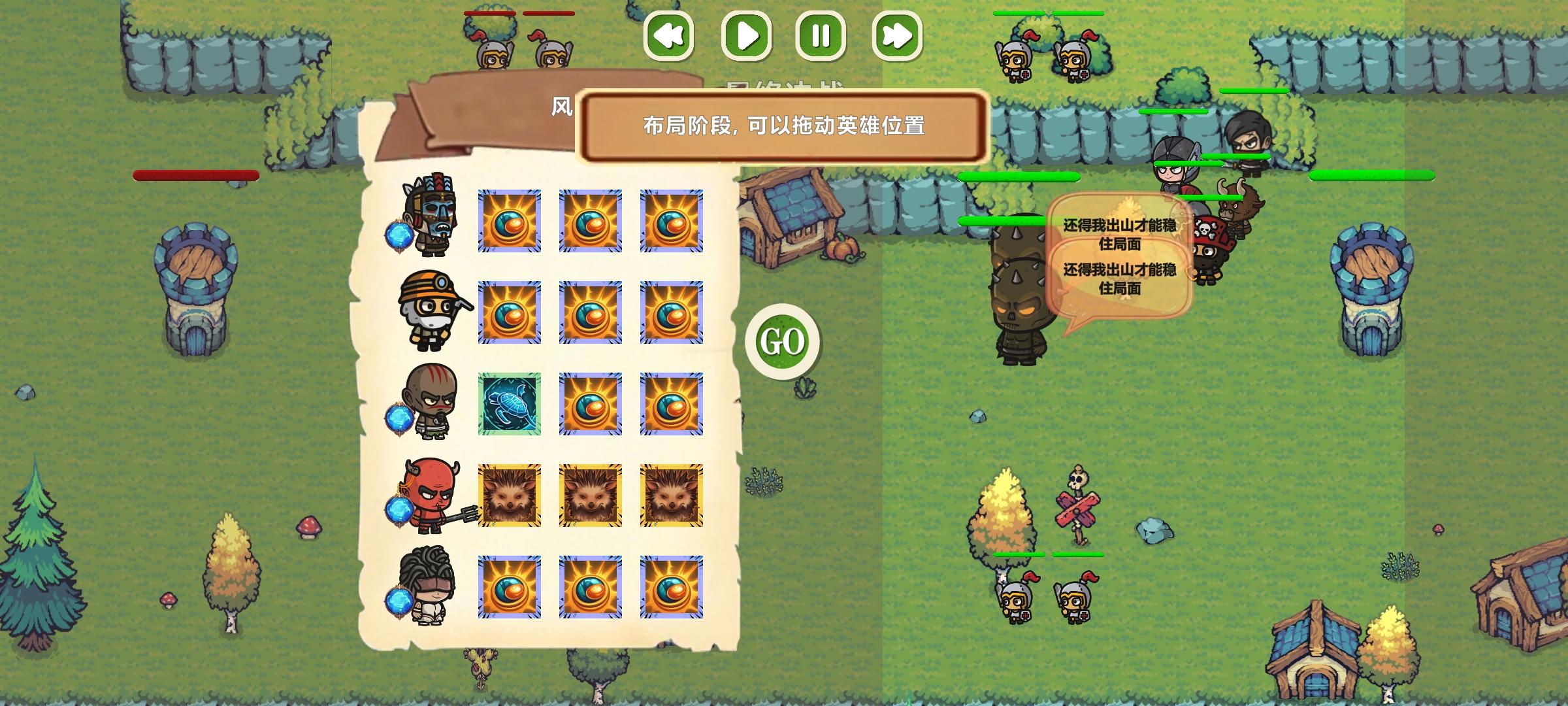Click a hedgehog skill icon in the devil's row
Viewport: 1568px width, 706px height.
[510, 497]
